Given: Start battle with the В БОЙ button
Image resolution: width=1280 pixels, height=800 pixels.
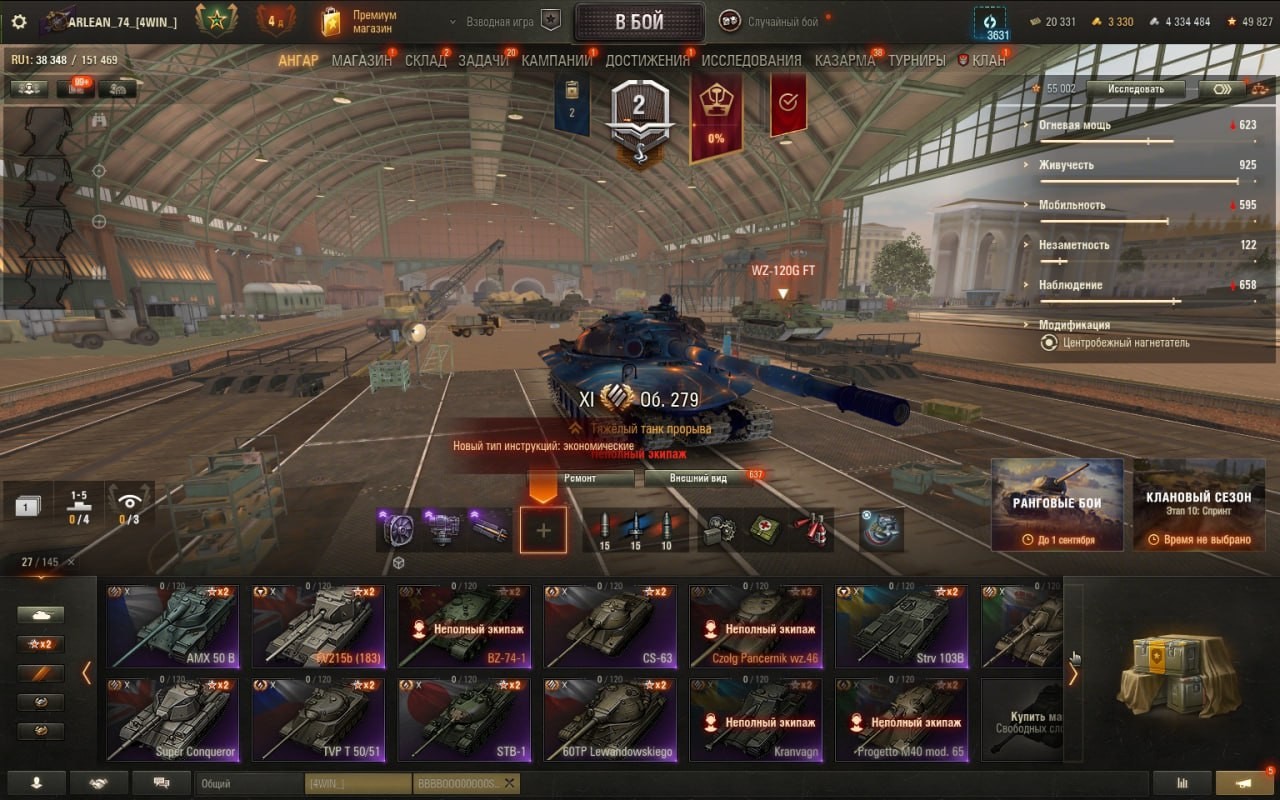Looking at the screenshot, I should (639, 22).
